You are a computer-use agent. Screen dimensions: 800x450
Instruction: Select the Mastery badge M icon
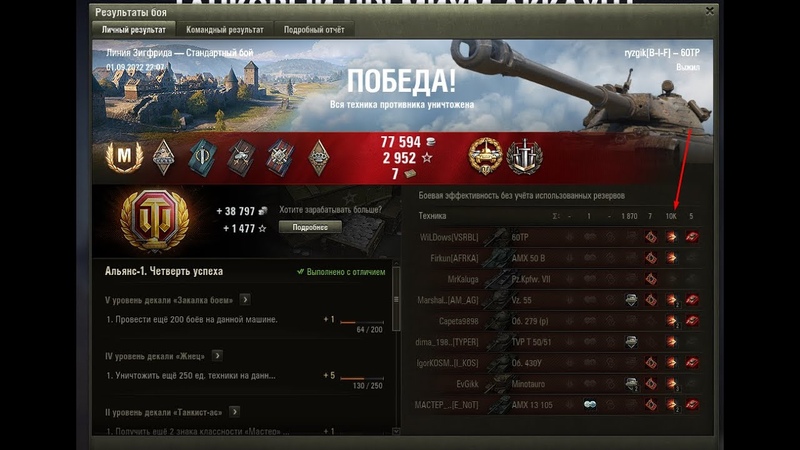point(126,156)
